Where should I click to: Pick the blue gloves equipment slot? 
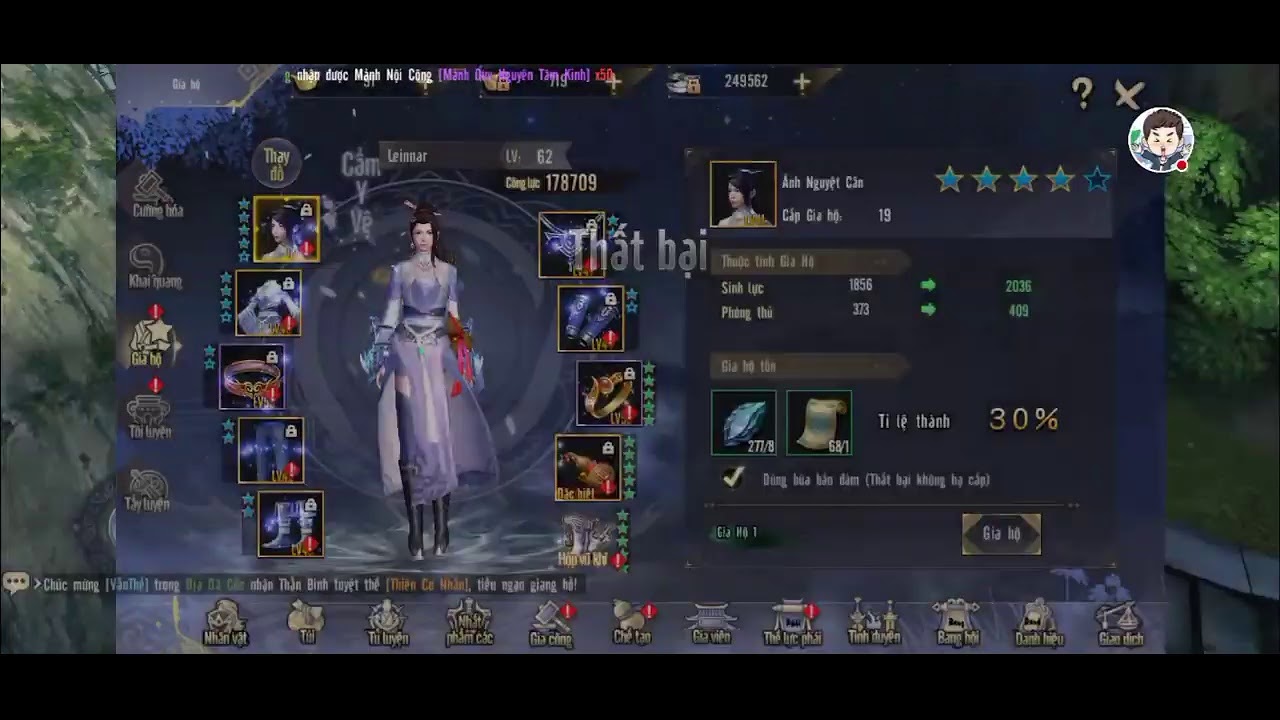point(590,318)
